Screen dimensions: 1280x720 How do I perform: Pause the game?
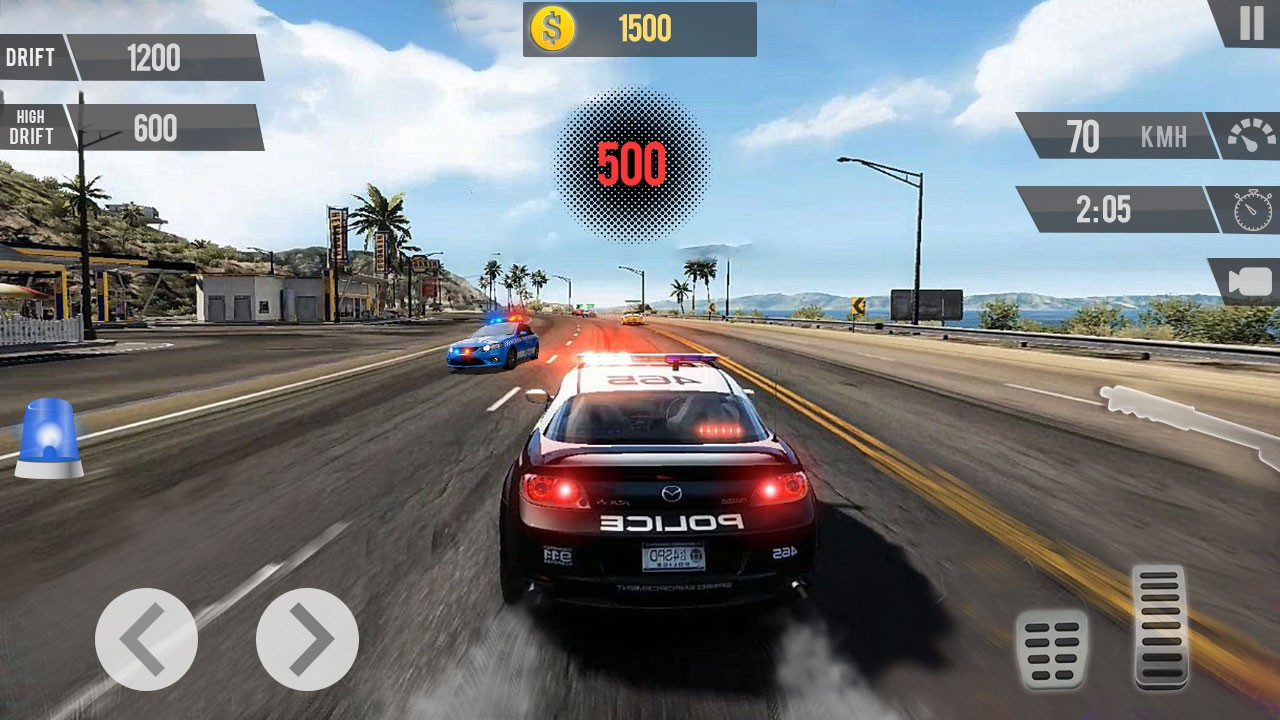tap(1250, 22)
